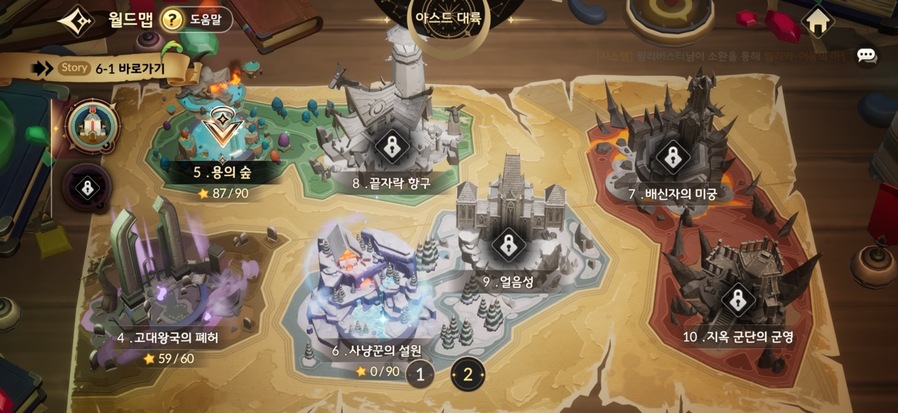Switch to map page 2
This screenshot has height=413, width=898.
(x=467, y=375)
